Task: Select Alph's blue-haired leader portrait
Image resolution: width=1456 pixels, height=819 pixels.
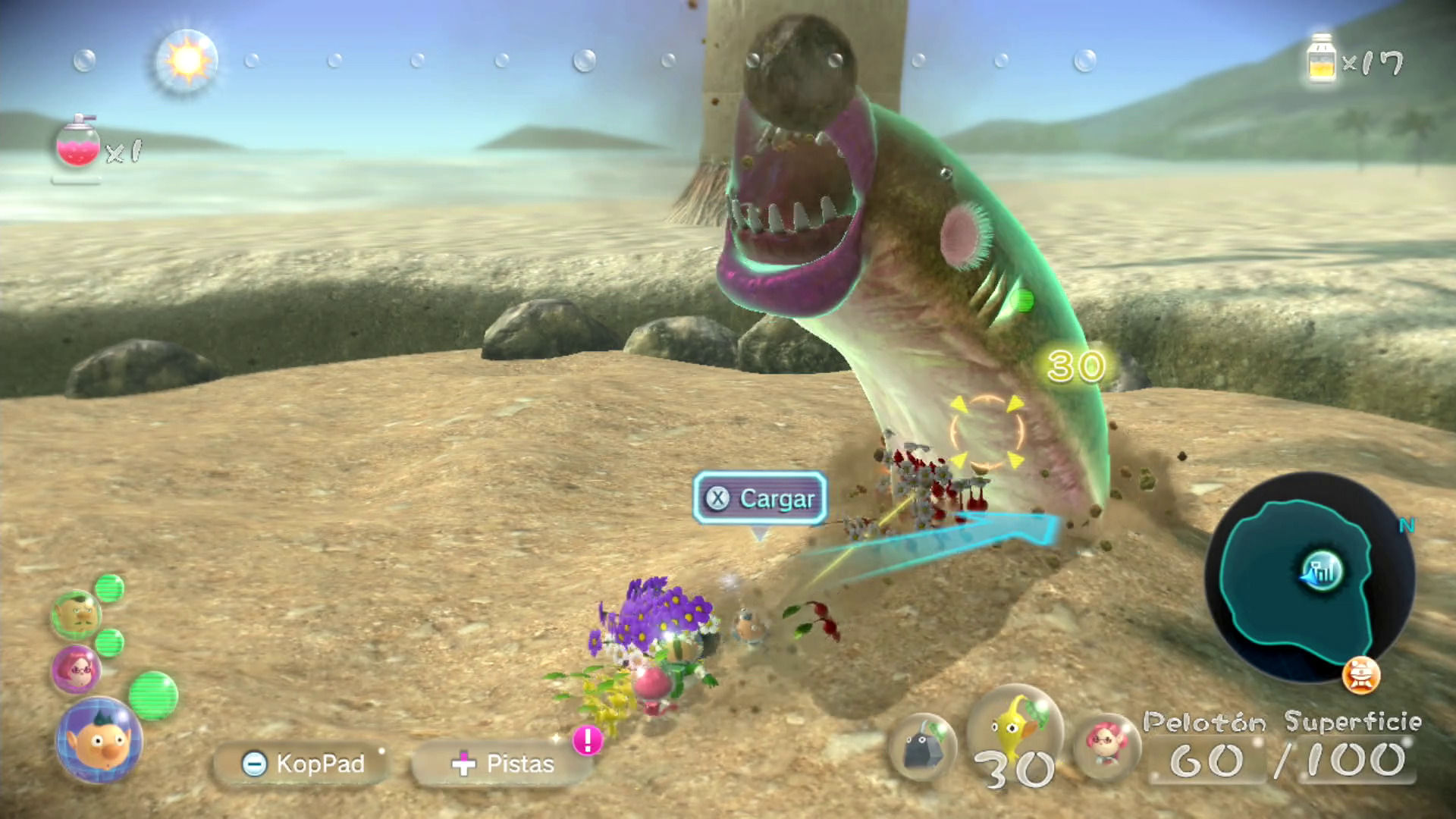Action: click(99, 740)
